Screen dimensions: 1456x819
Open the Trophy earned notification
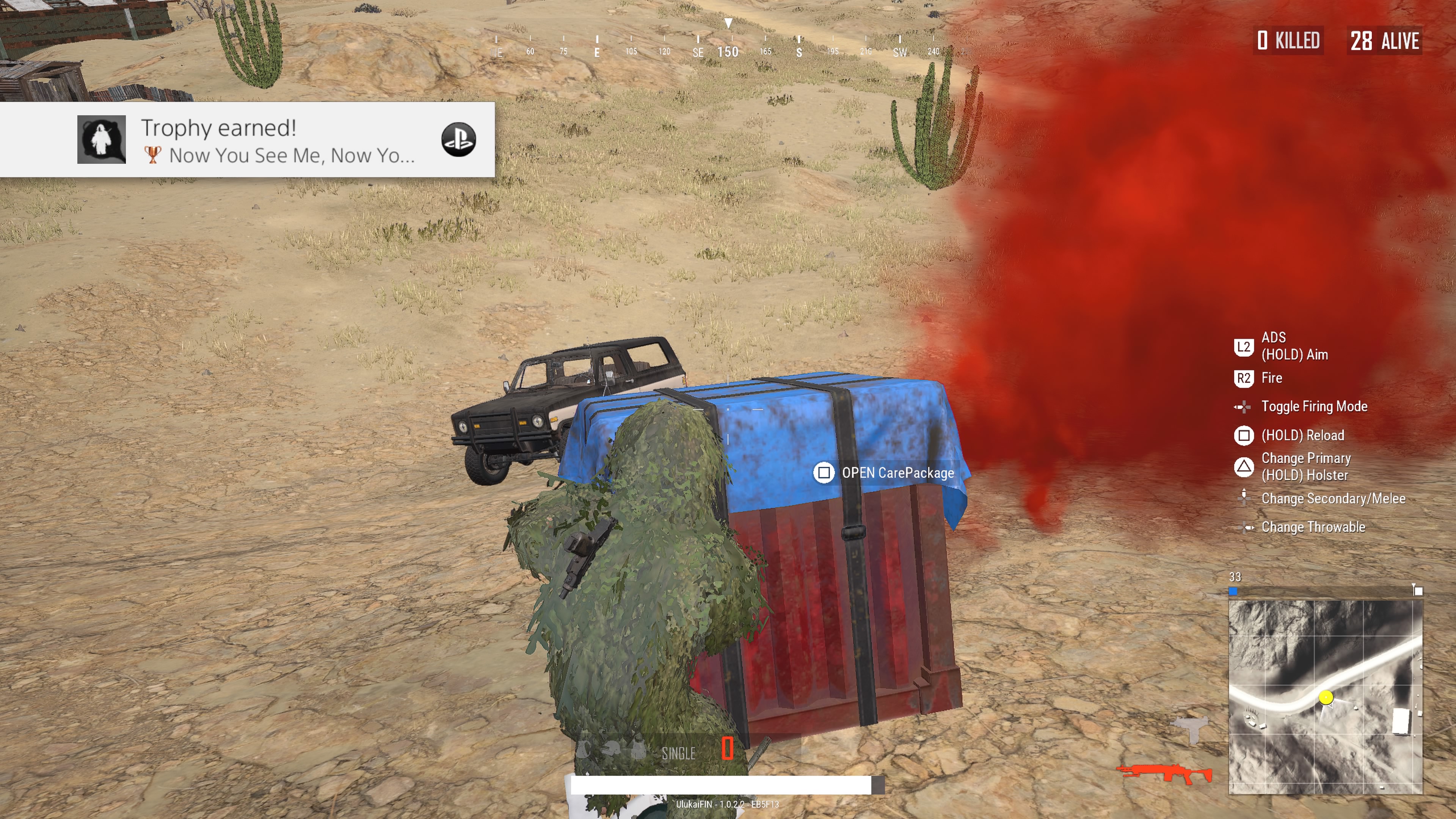coord(277,140)
